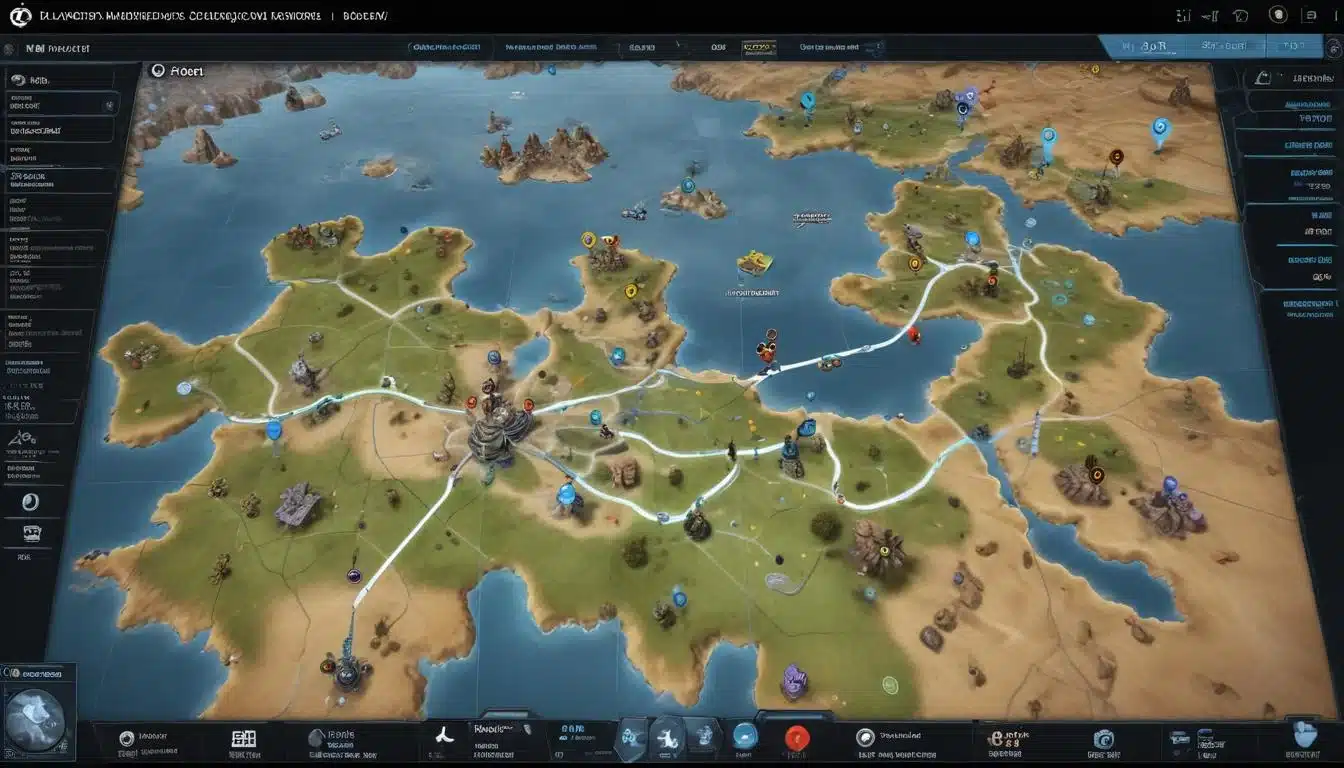Click the highlighted blue tab in top right

point(1148,47)
